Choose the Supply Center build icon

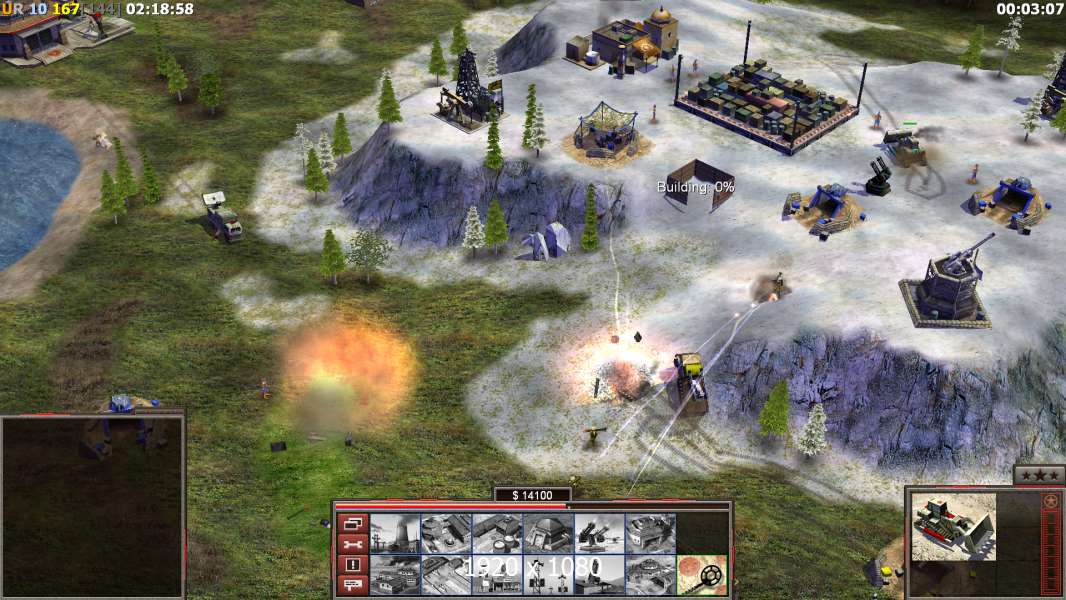(x=496, y=533)
